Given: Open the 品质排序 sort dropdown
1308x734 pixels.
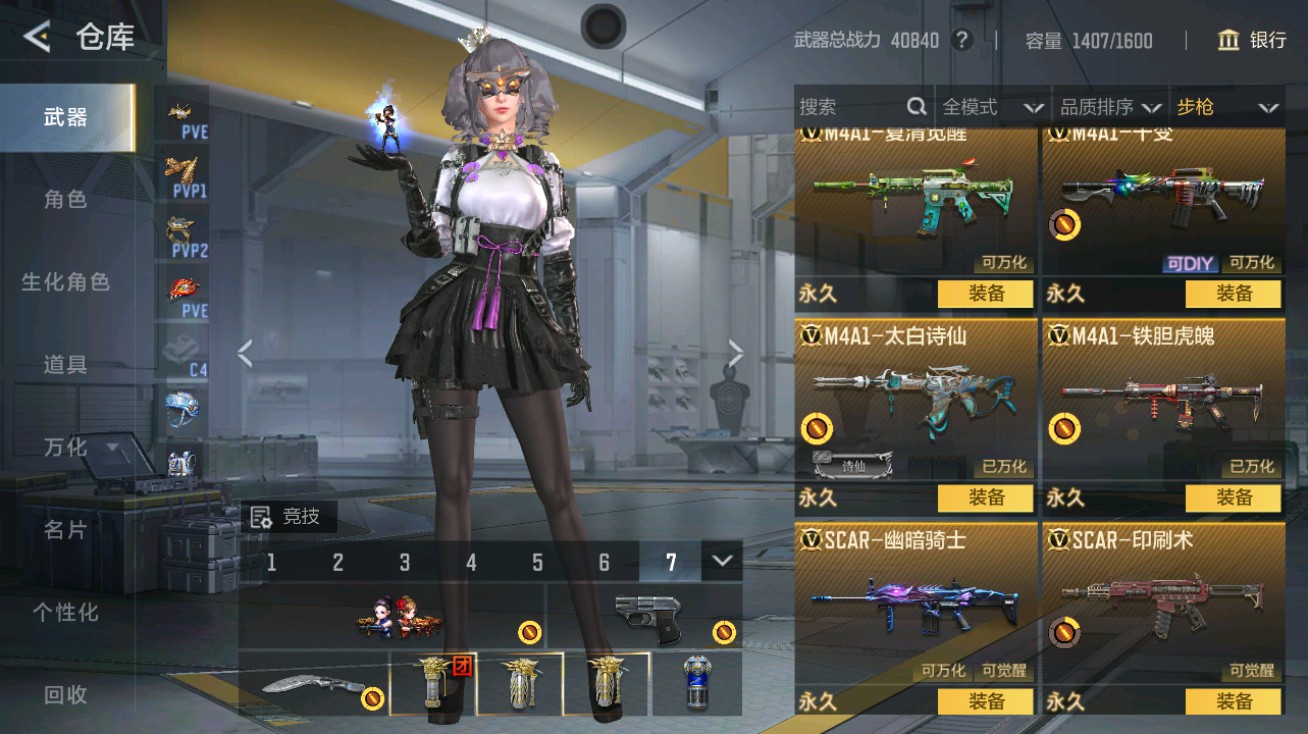Looking at the screenshot, I should (x=1110, y=107).
